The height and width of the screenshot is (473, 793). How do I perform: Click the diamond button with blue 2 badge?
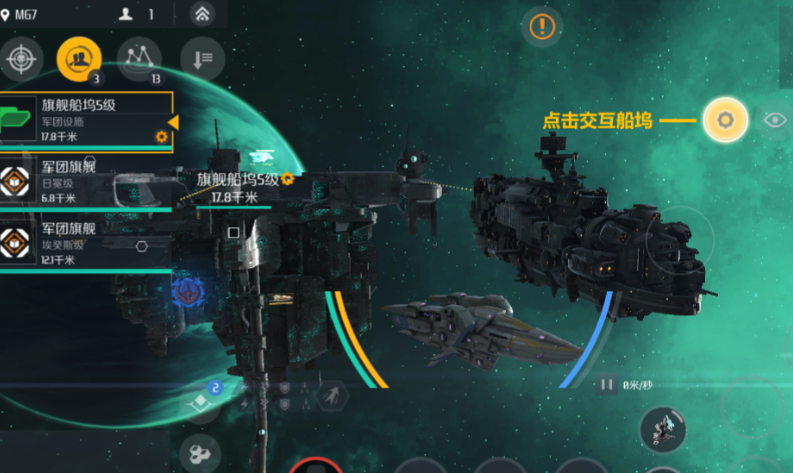click(x=201, y=399)
